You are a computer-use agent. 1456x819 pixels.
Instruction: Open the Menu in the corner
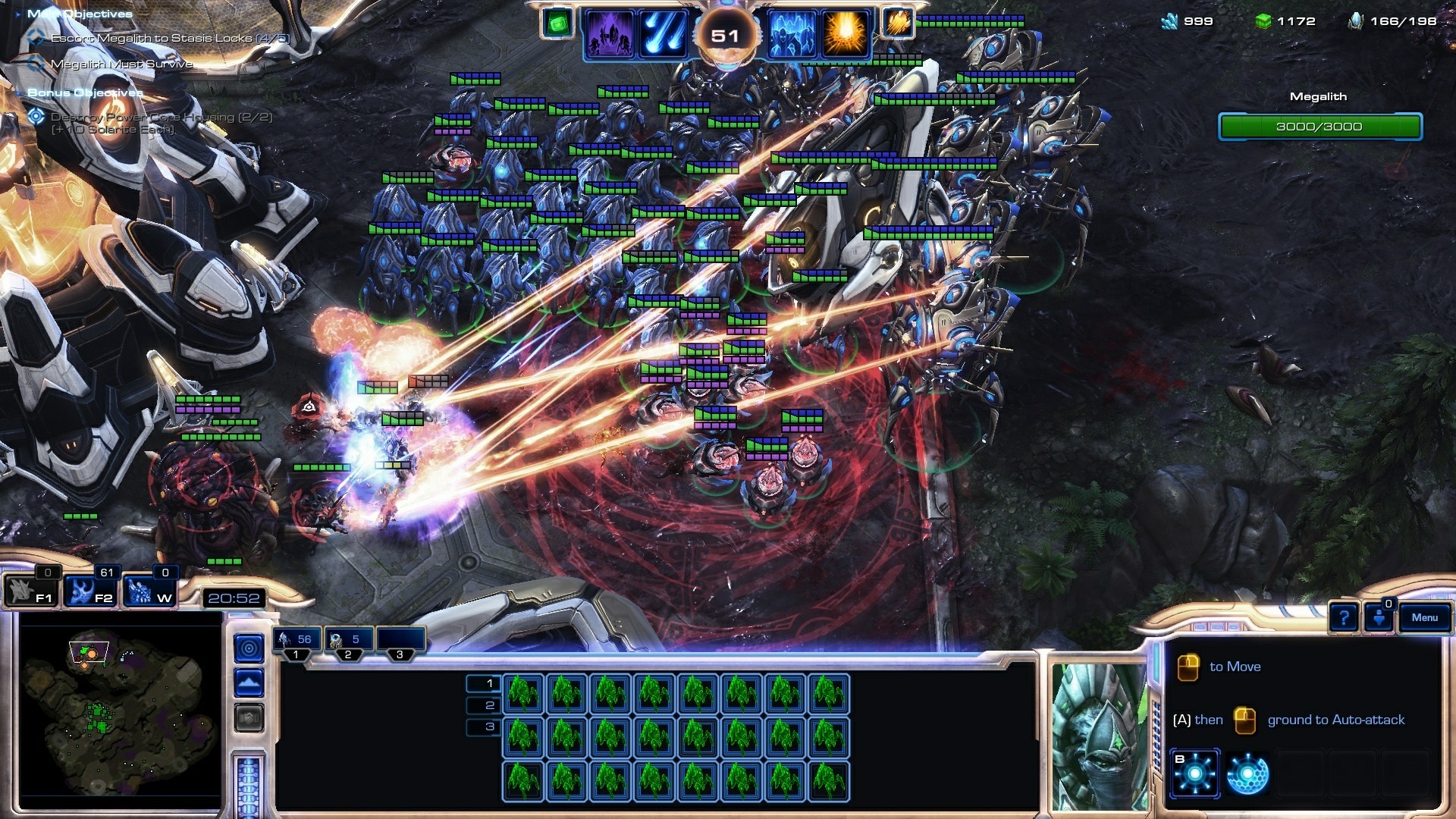[1424, 619]
